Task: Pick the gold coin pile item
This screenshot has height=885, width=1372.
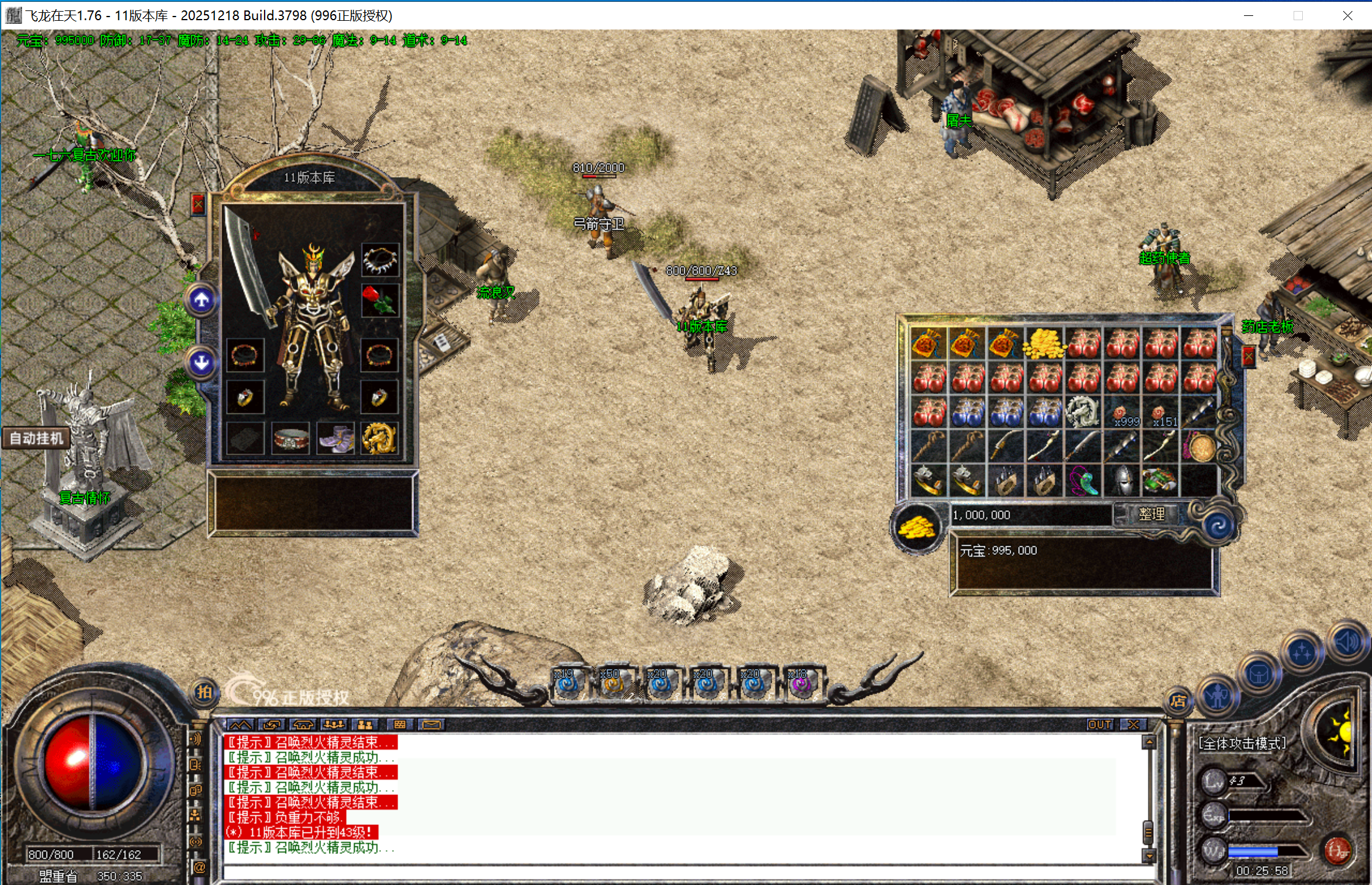Action: (x=1045, y=343)
